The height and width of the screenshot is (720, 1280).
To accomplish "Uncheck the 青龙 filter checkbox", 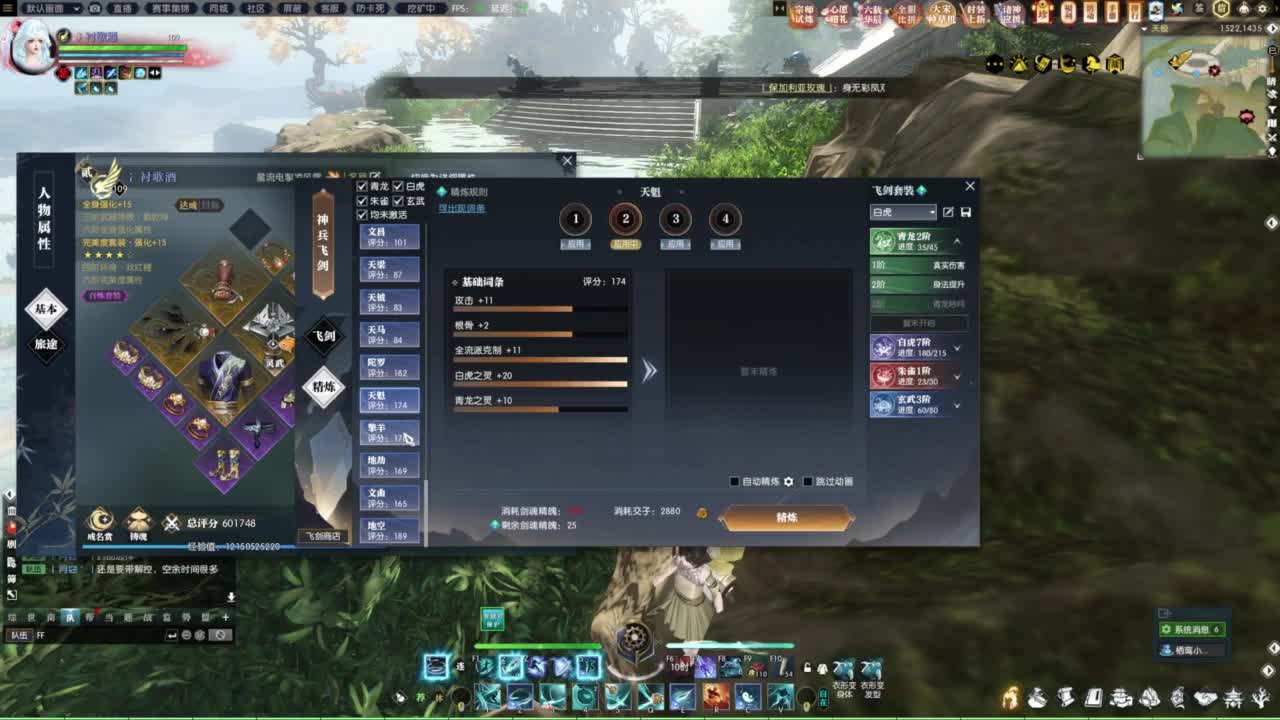I will pos(361,186).
